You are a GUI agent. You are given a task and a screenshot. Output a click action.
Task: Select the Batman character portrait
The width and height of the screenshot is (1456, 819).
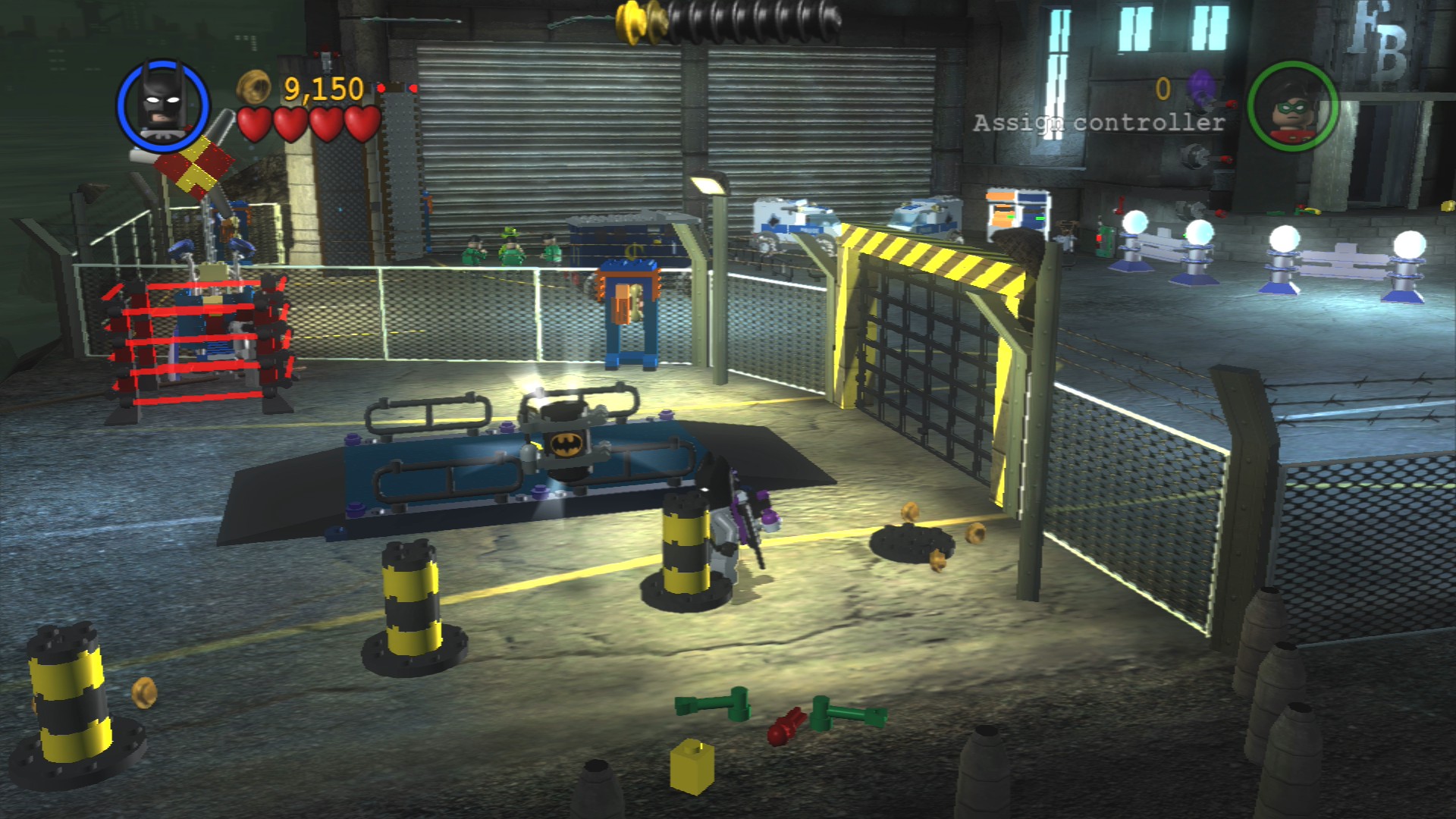[163, 105]
